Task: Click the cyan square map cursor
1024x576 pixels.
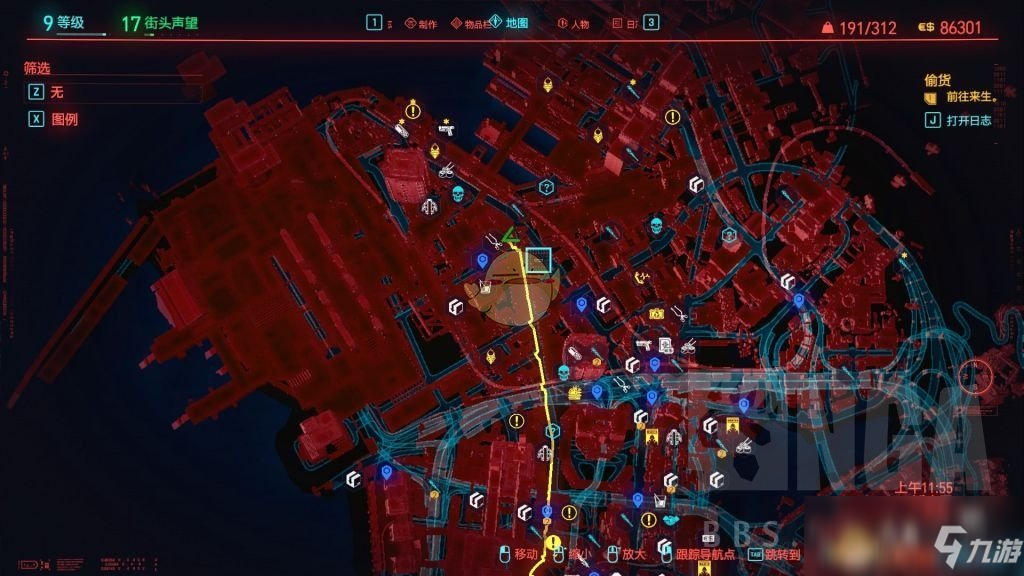Action: [539, 259]
